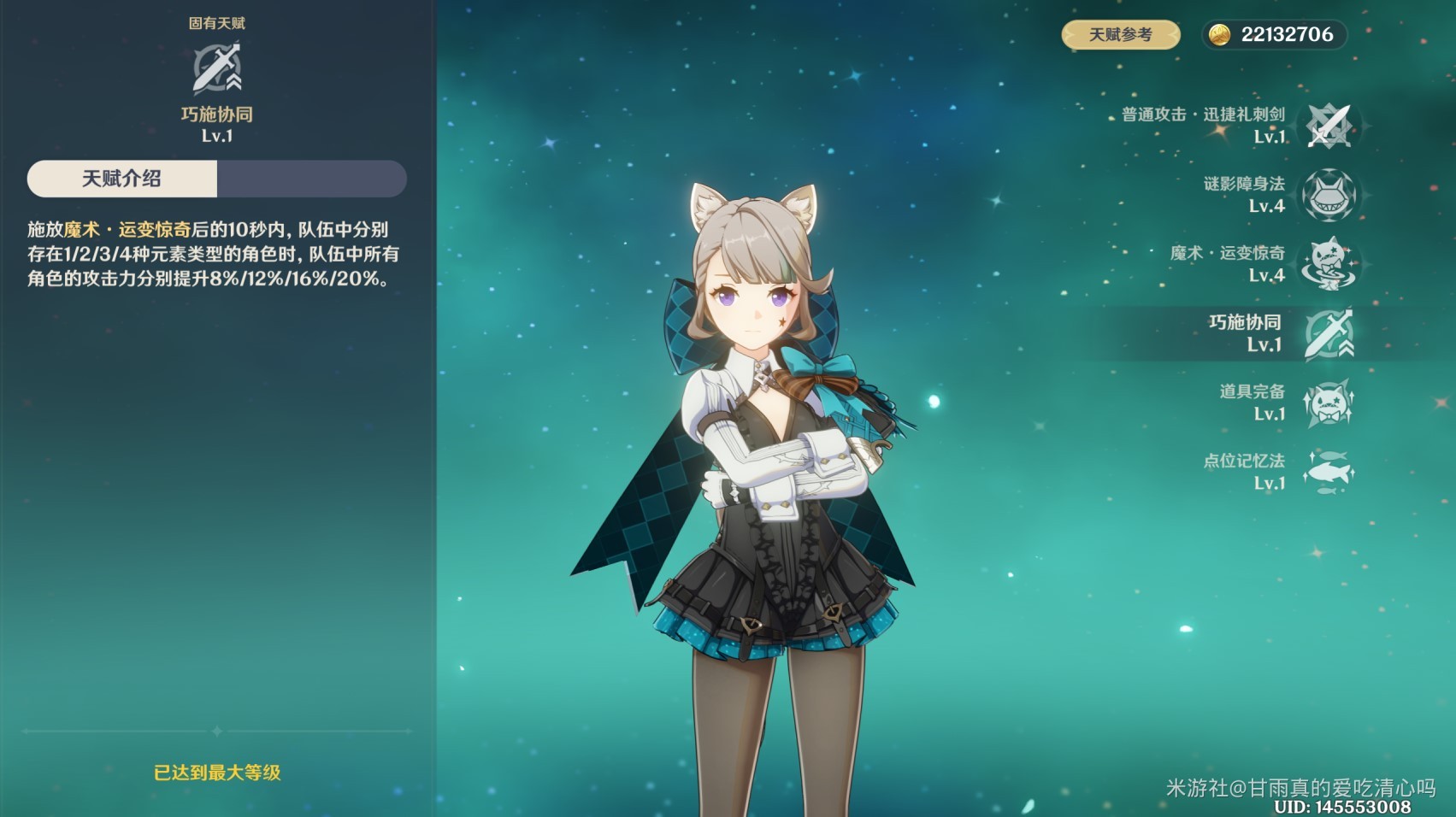This screenshot has width=1456, height=817.
Task: View the 点位记忆法 fish talent
Action: [1329, 472]
